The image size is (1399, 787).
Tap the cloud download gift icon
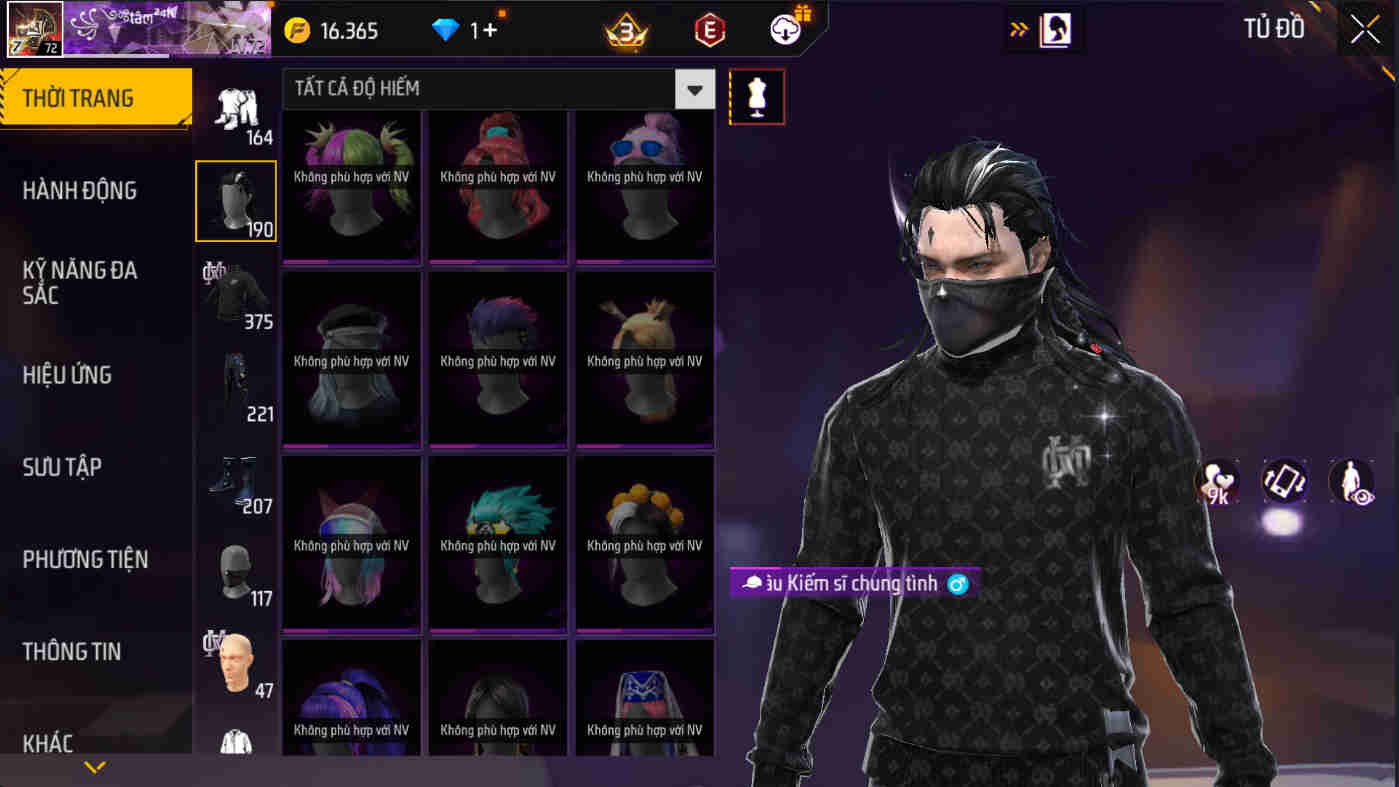[786, 29]
